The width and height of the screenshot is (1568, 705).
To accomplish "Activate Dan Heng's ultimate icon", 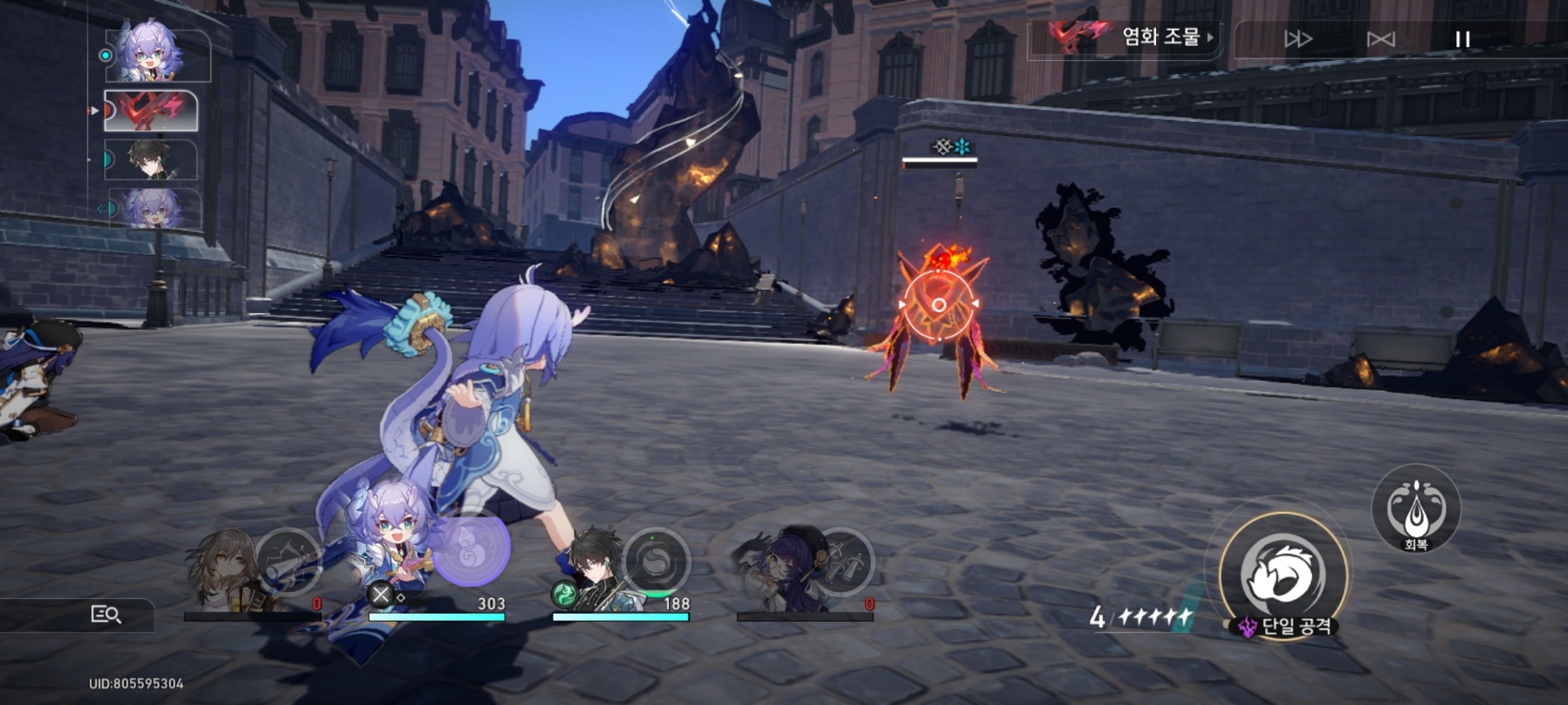I will coord(656,560).
